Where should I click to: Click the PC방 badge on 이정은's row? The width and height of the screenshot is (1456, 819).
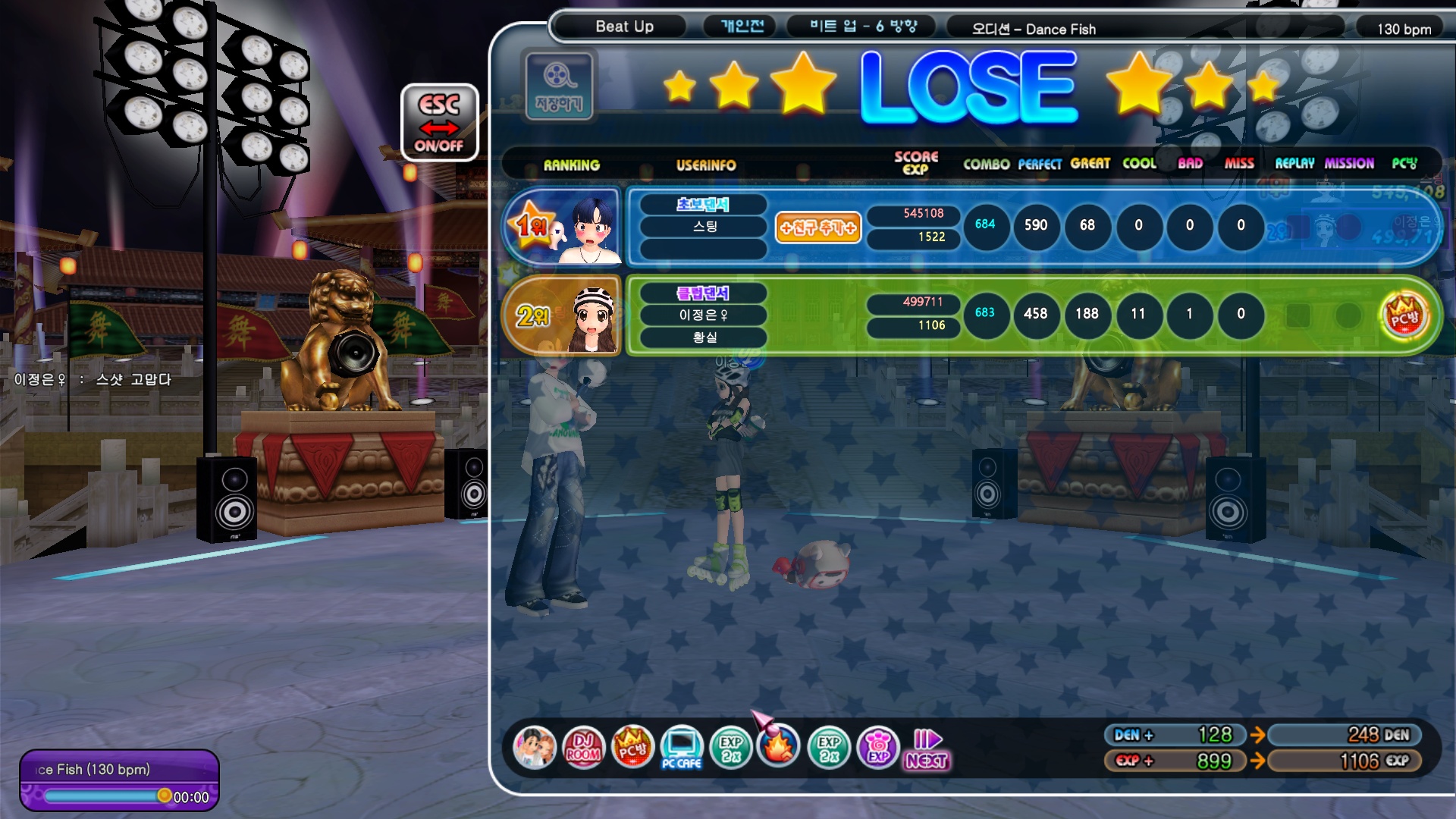pyautogui.click(x=1404, y=315)
